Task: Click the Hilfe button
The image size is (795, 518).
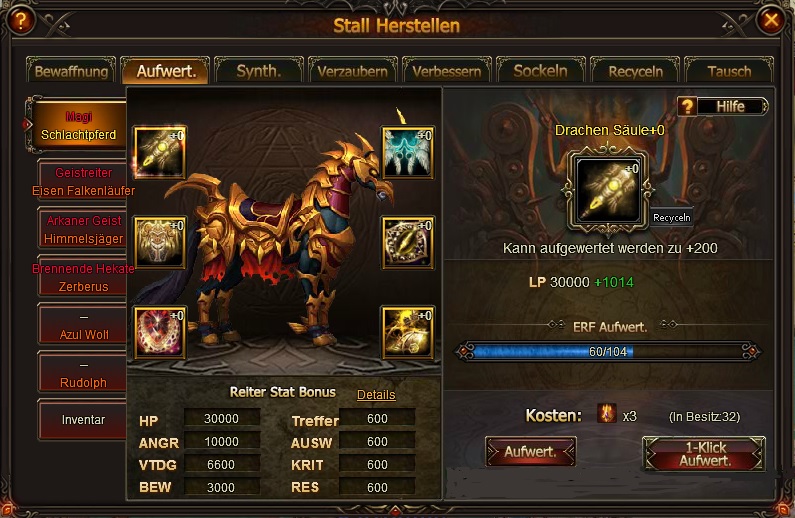Action: [x=724, y=106]
